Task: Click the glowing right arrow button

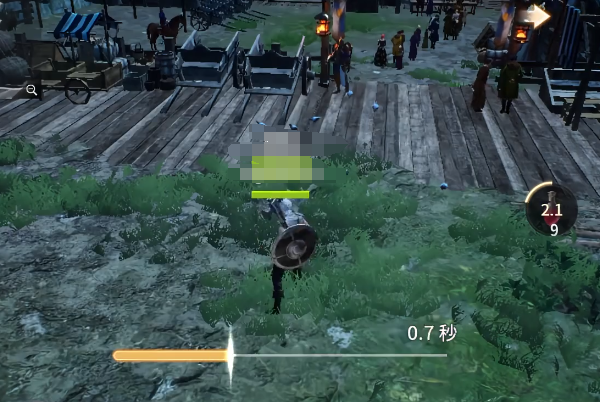Action: coord(539,15)
